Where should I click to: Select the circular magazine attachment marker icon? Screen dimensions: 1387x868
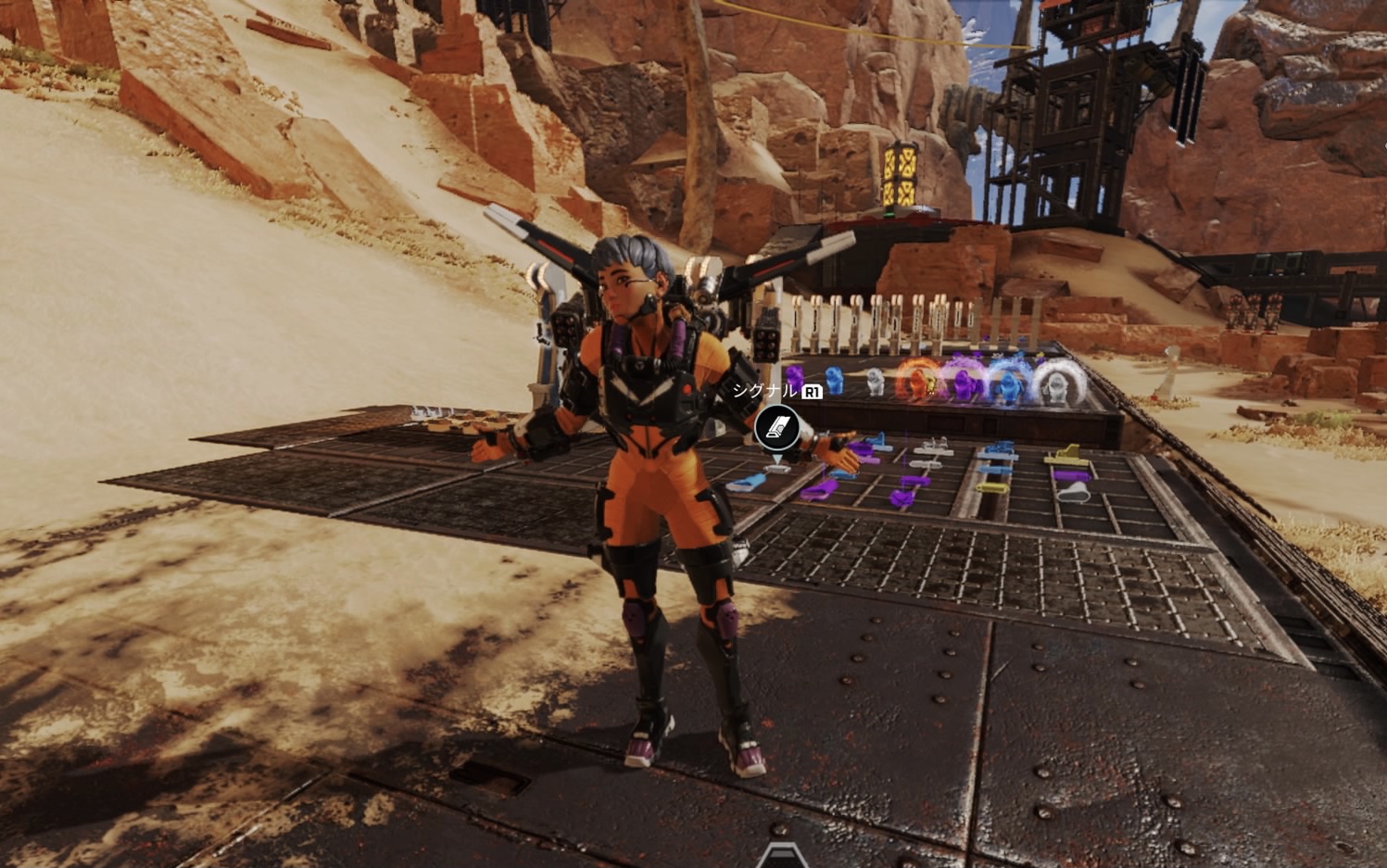pyautogui.click(x=776, y=427)
